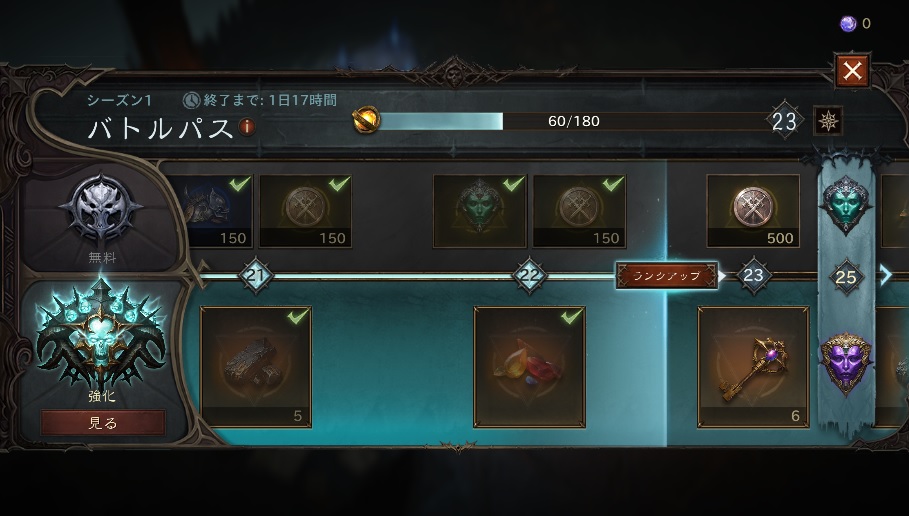Viewport: 909px width, 516px height.
Task: Select the free tier skull emblem
Action: pyautogui.click(x=102, y=212)
